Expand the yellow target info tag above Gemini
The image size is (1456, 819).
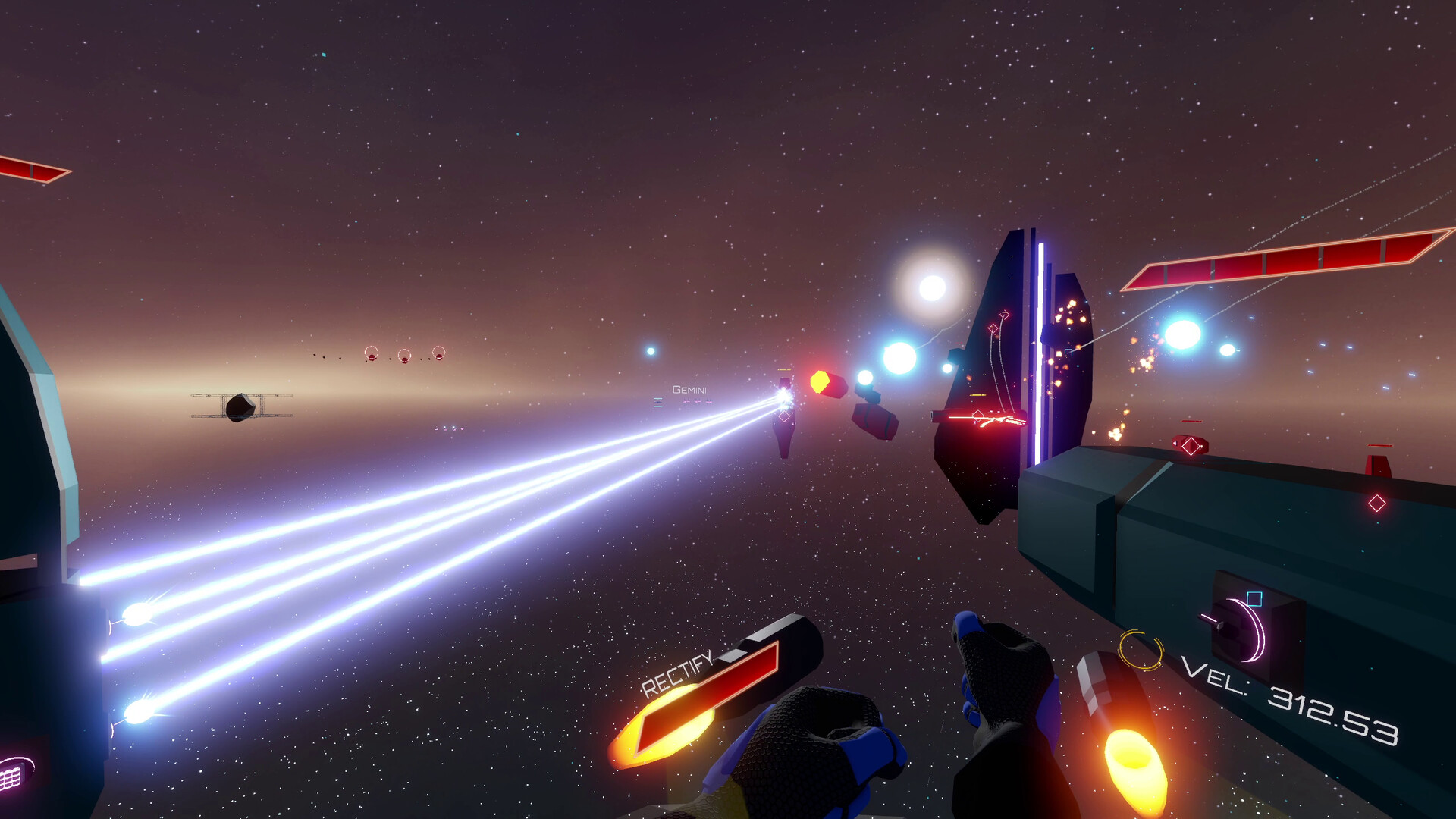tap(784, 369)
